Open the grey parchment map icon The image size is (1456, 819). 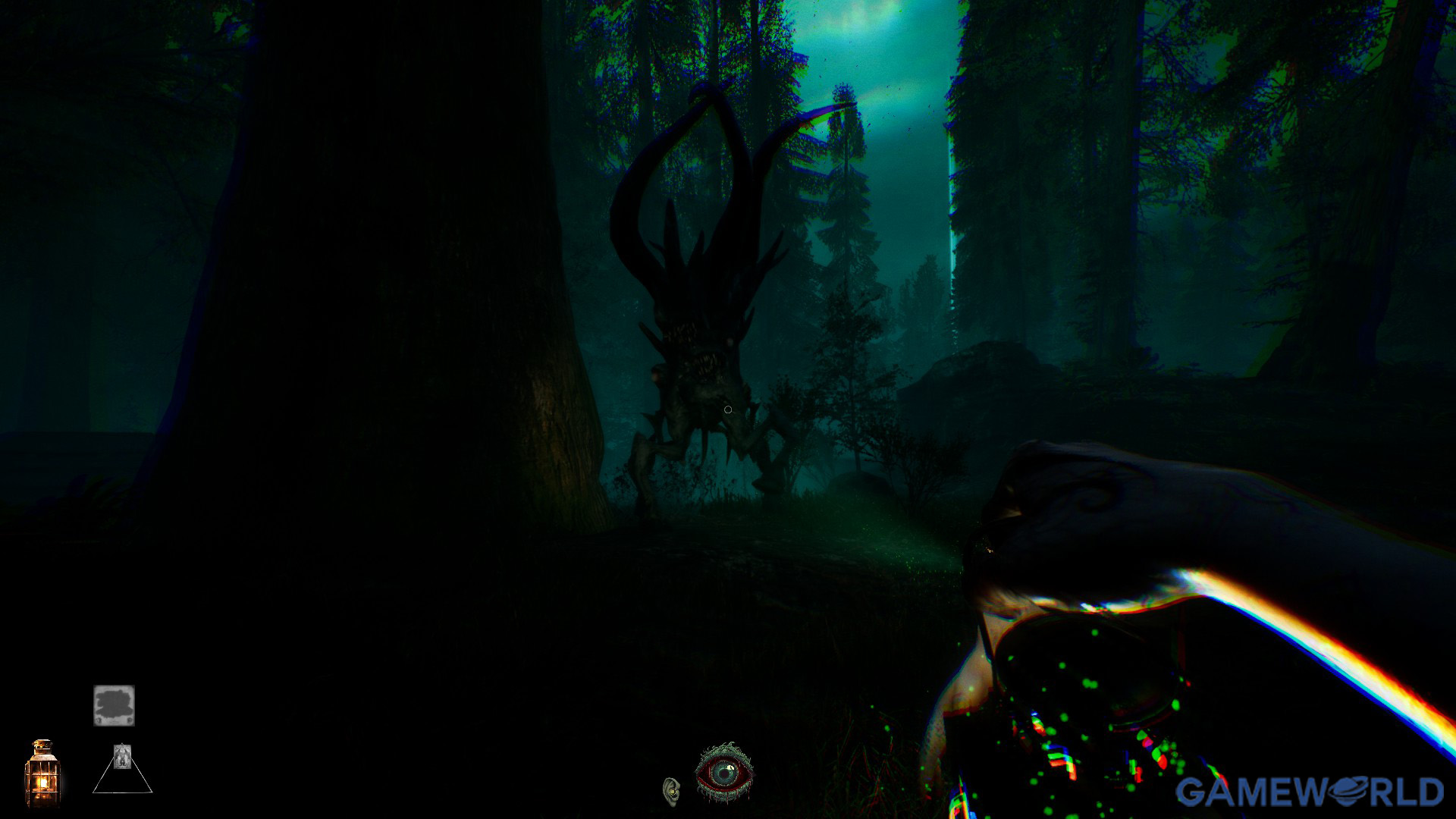point(114,705)
